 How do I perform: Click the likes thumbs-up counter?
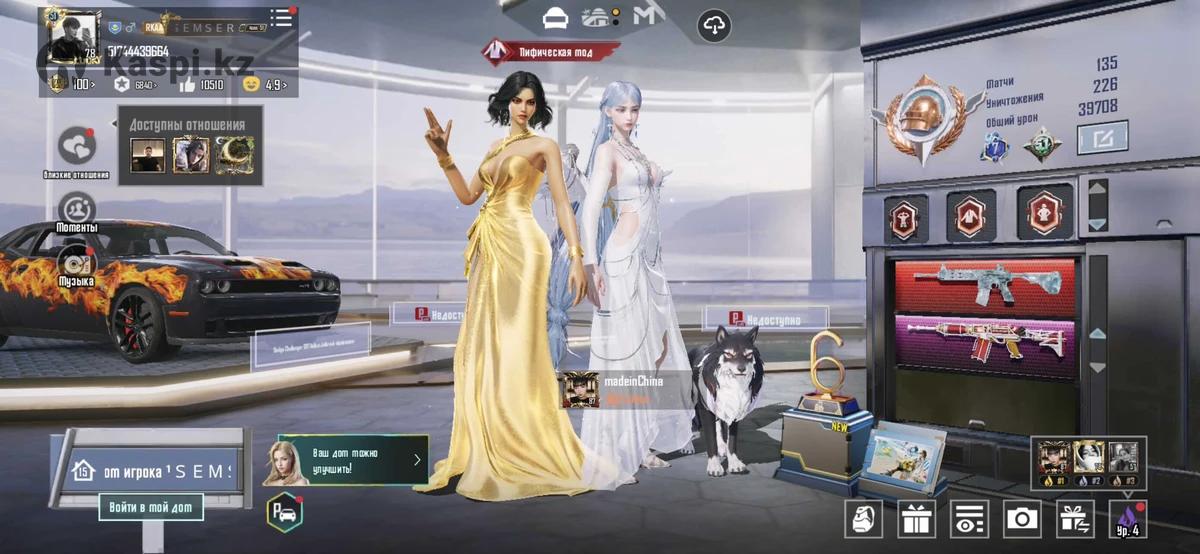202,85
